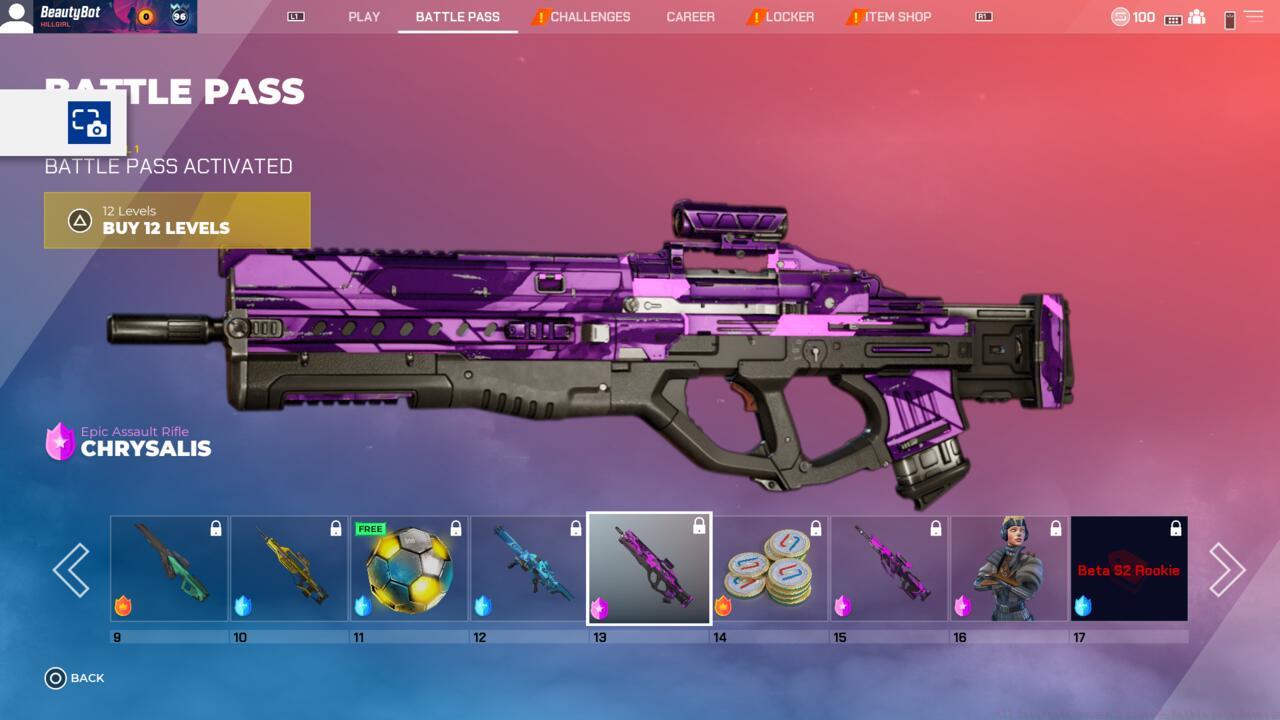Open the Play tab

pos(364,17)
